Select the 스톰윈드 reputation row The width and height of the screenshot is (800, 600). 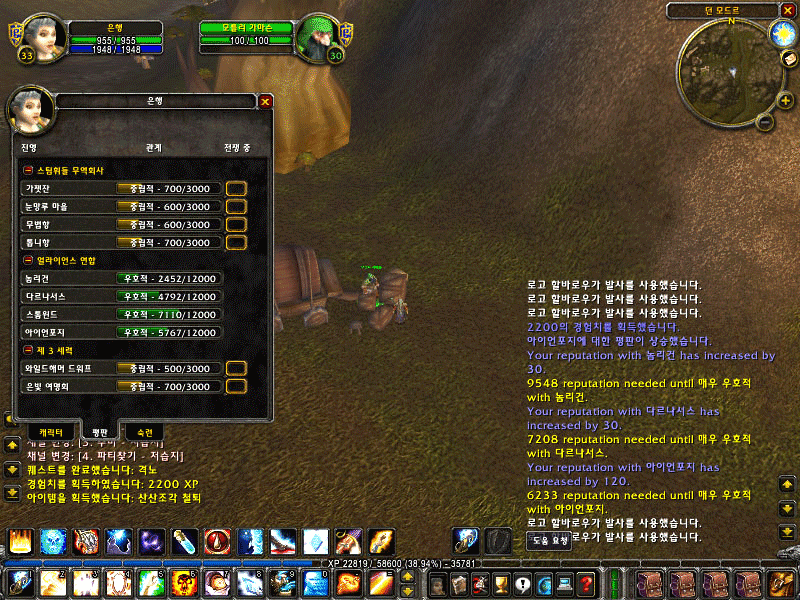[120, 314]
